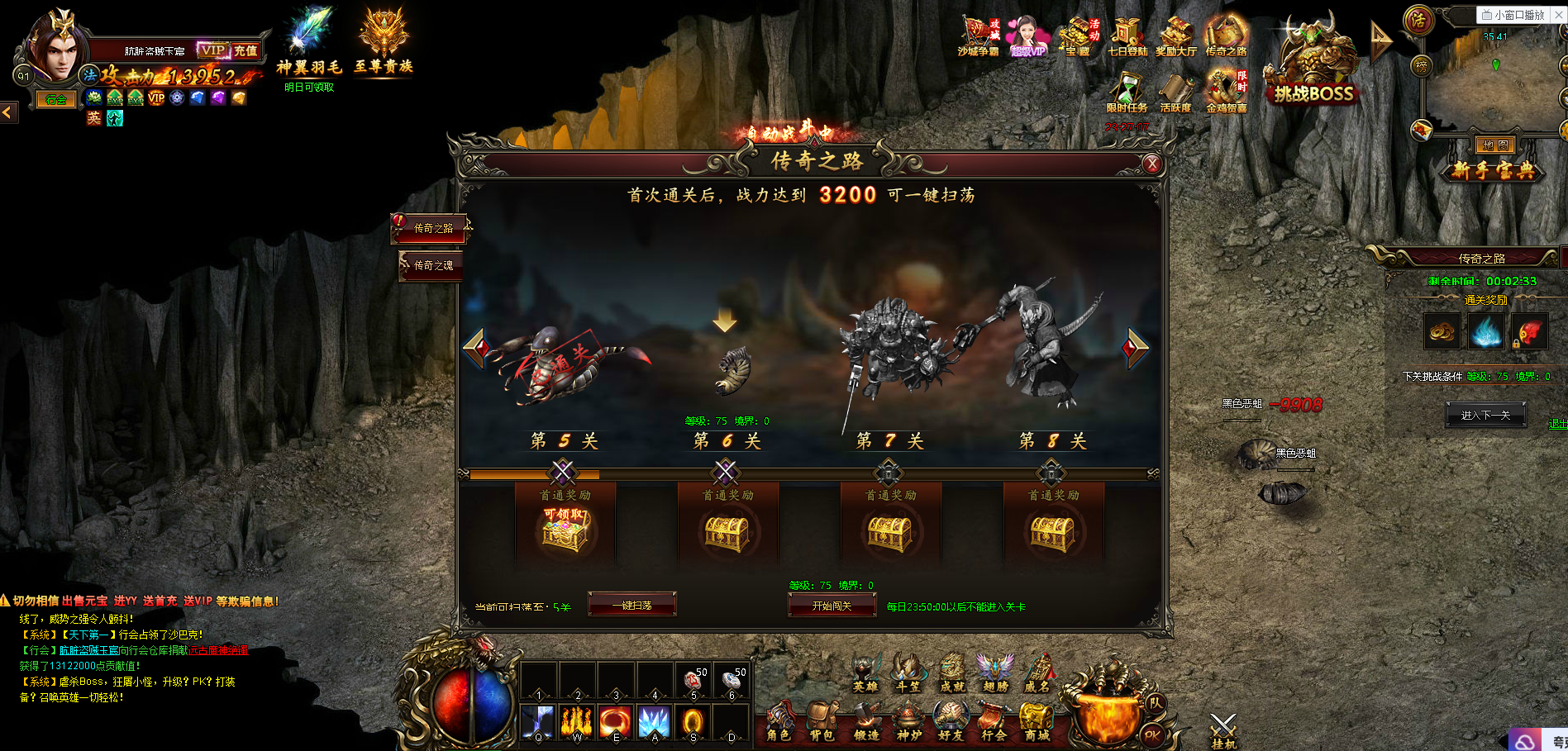The width and height of the screenshot is (1568, 751).
Task: Show previous stages with the left arrow
Action: 477,348
